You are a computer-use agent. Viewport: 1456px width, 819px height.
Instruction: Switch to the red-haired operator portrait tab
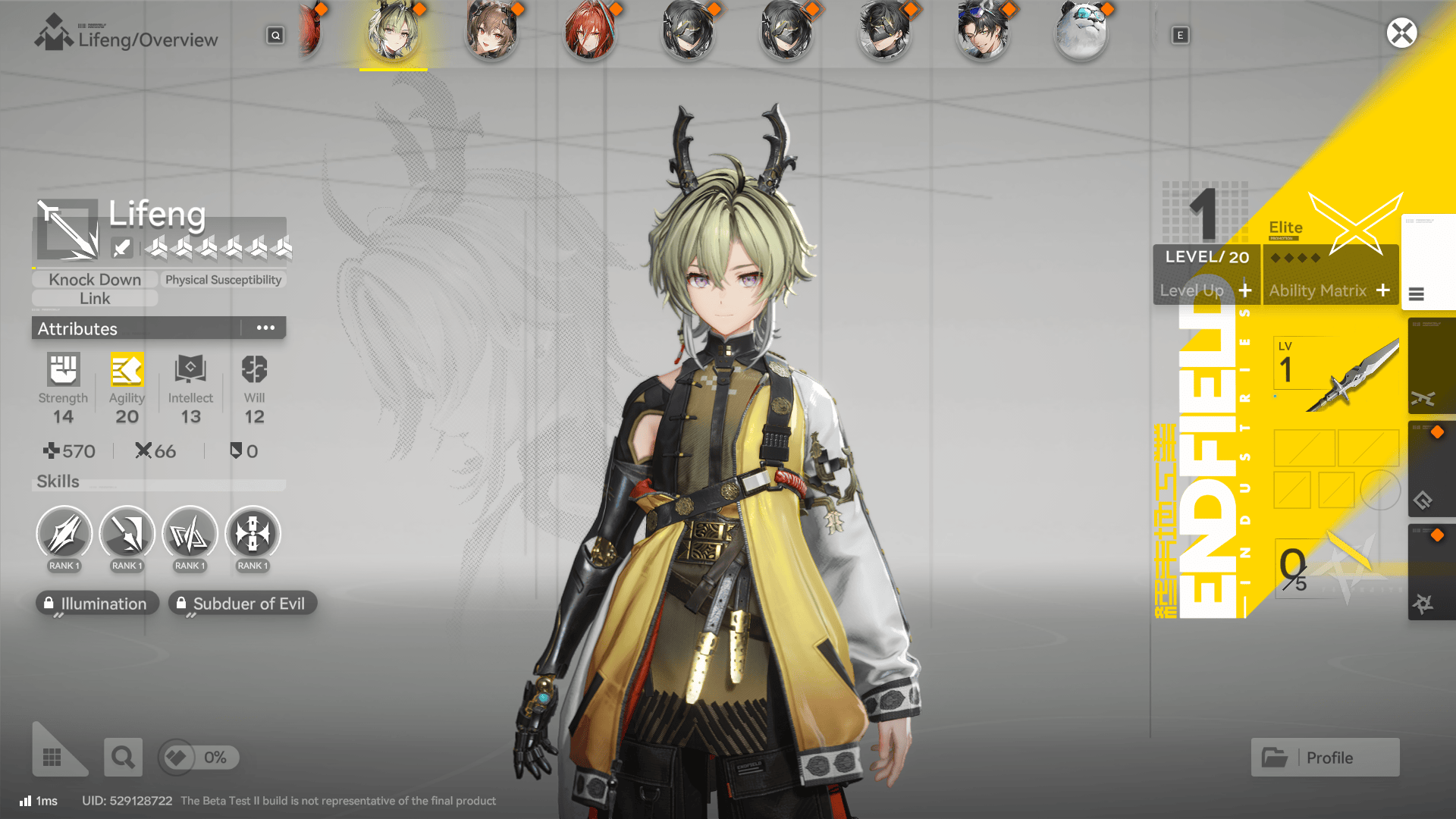click(x=590, y=32)
